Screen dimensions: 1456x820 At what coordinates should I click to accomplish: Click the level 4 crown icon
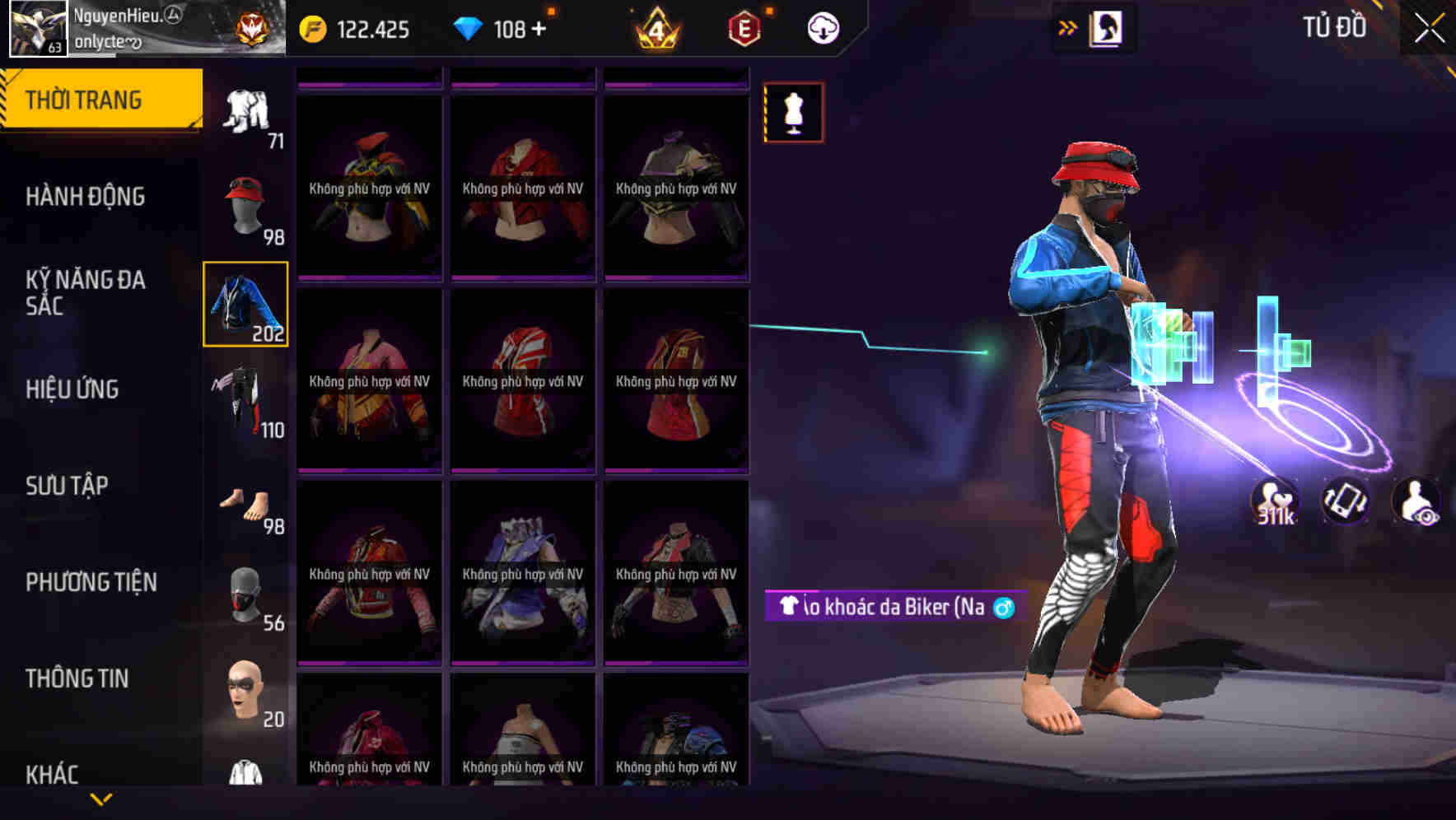(659, 27)
